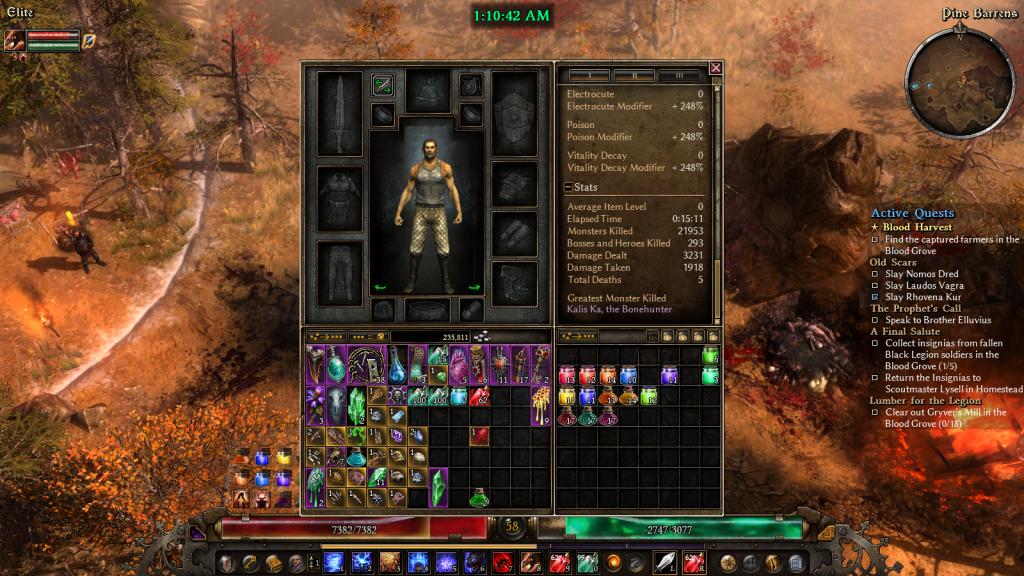Close the character window
This screenshot has height=576, width=1024.
[x=715, y=68]
